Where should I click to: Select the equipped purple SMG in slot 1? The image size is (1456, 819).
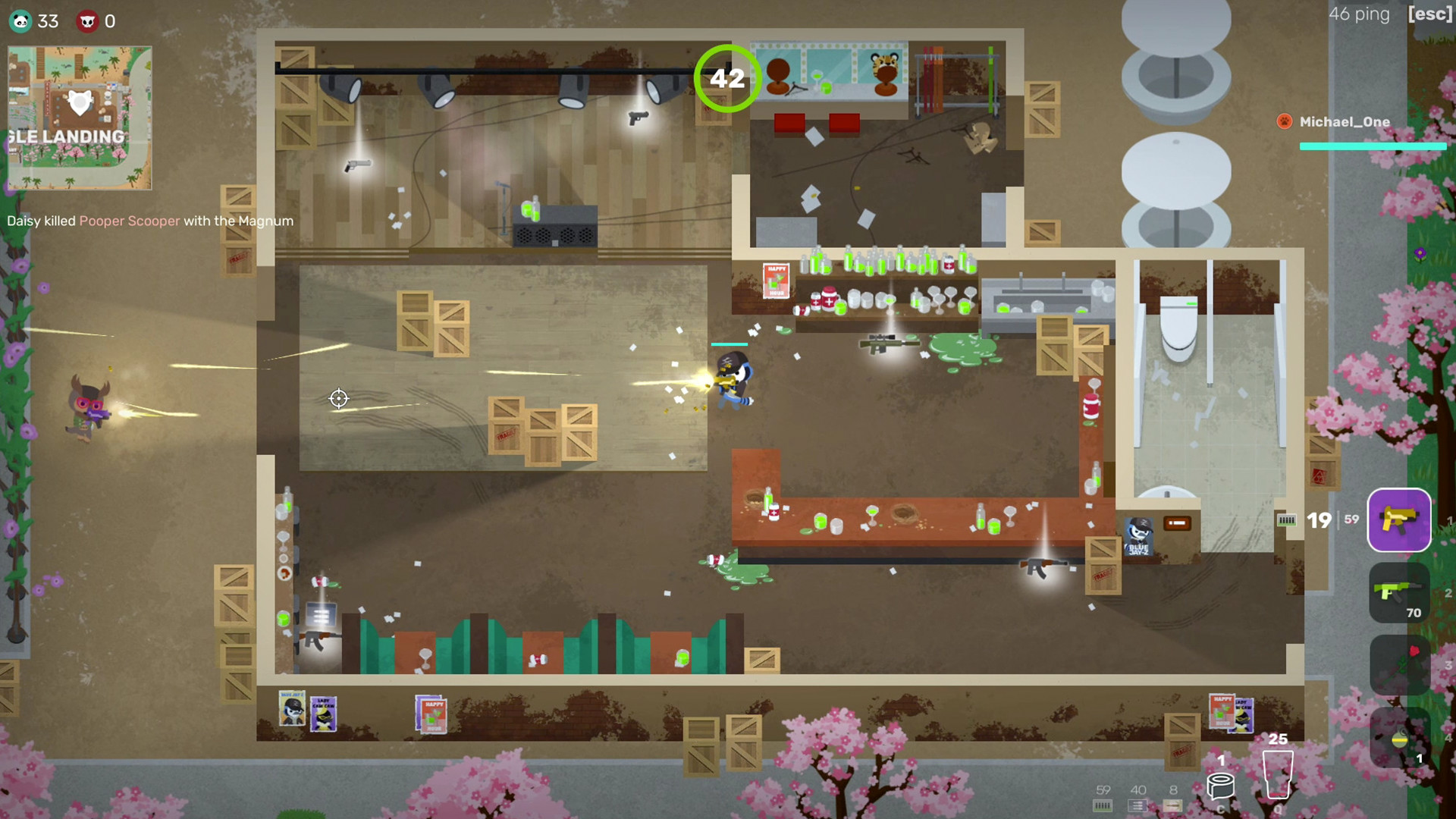[1399, 520]
